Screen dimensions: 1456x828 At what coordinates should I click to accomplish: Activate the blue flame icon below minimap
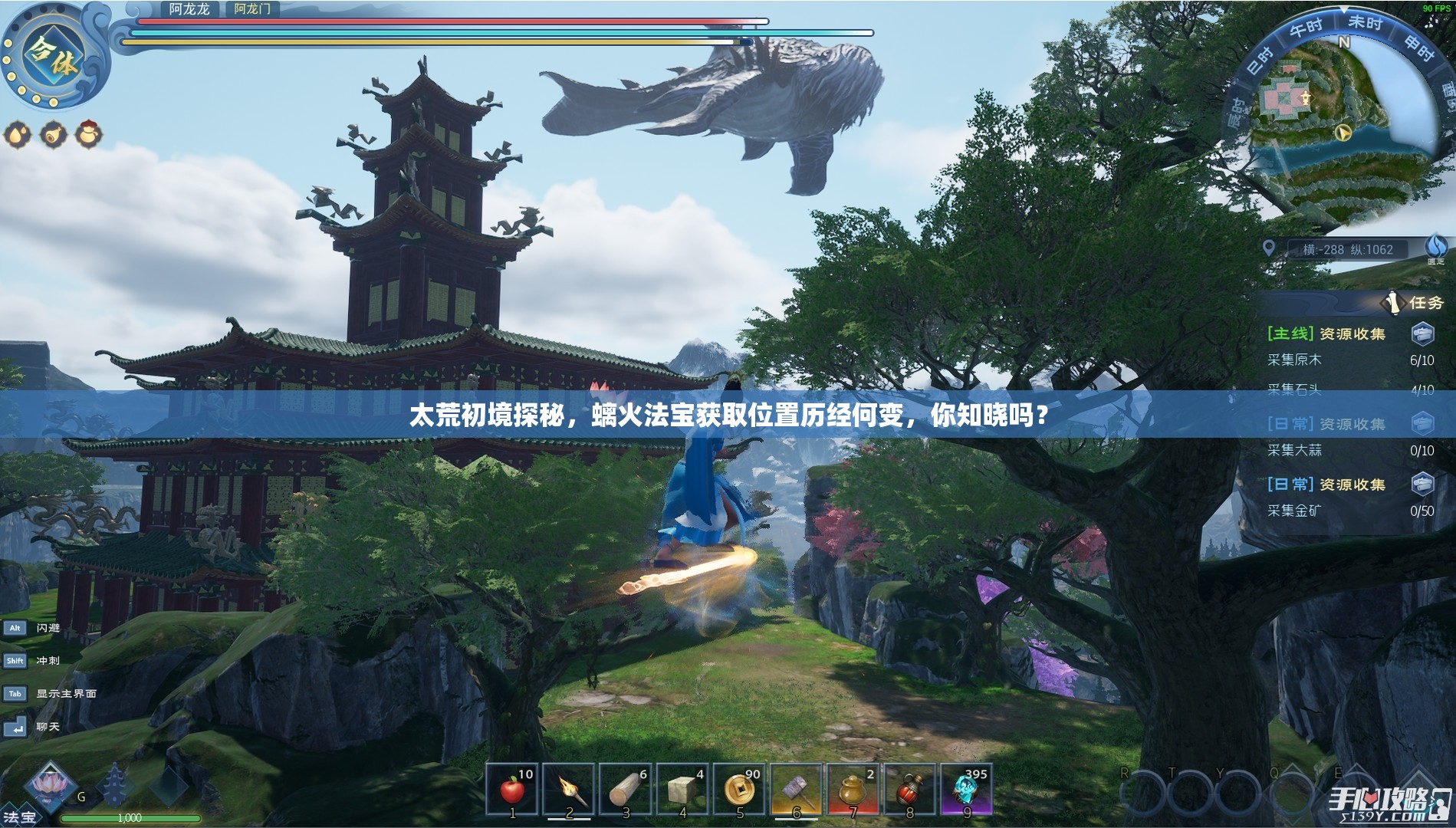[1435, 247]
